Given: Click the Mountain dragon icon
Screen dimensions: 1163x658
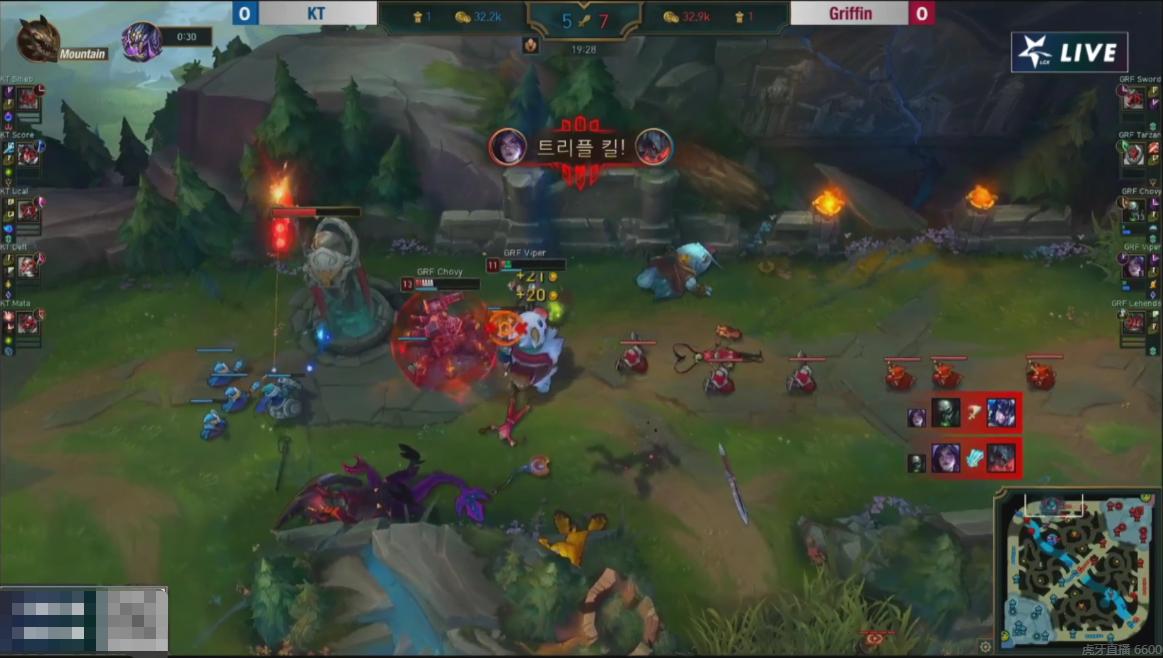Looking at the screenshot, I should pos(38,39).
